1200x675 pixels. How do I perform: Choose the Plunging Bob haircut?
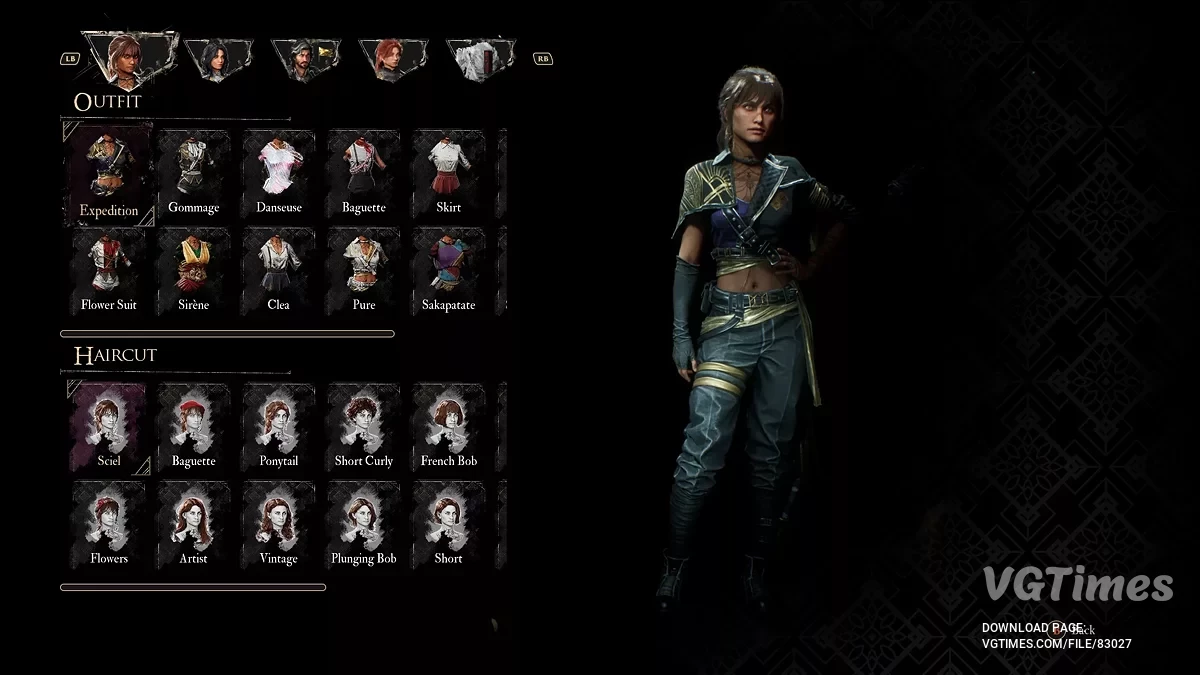tap(363, 523)
